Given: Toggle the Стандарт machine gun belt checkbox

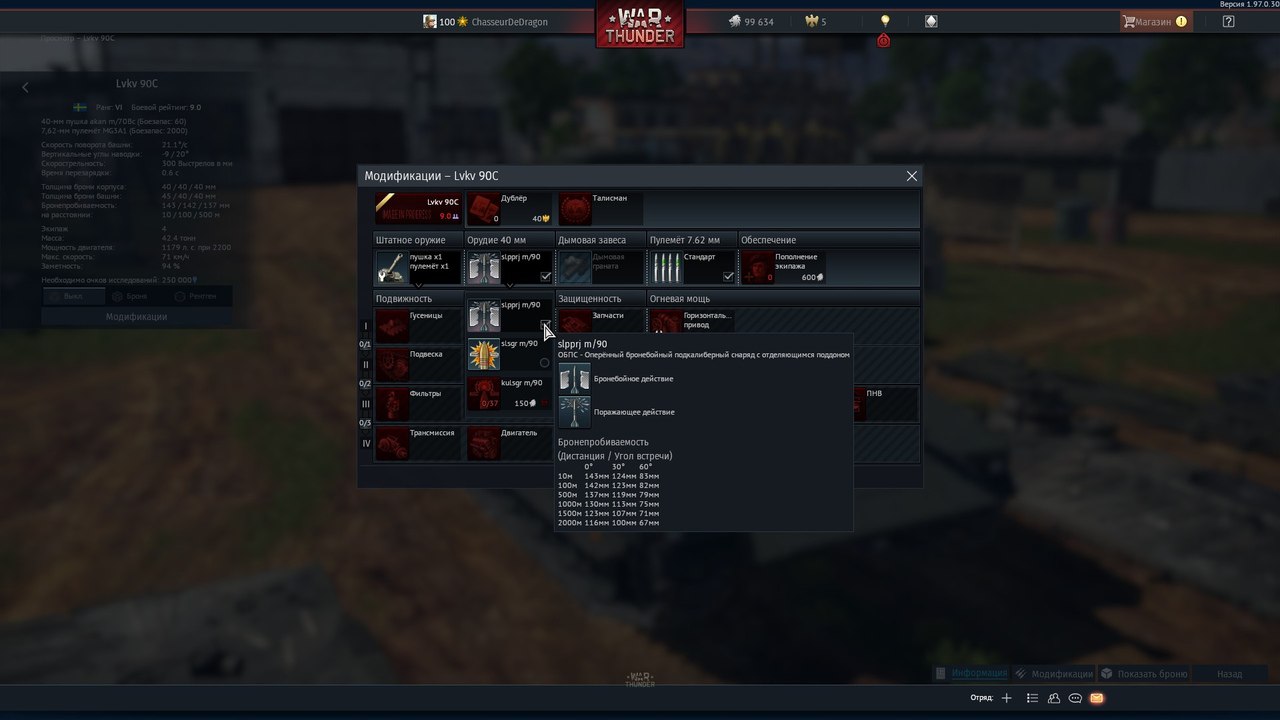Looking at the screenshot, I should (x=728, y=276).
